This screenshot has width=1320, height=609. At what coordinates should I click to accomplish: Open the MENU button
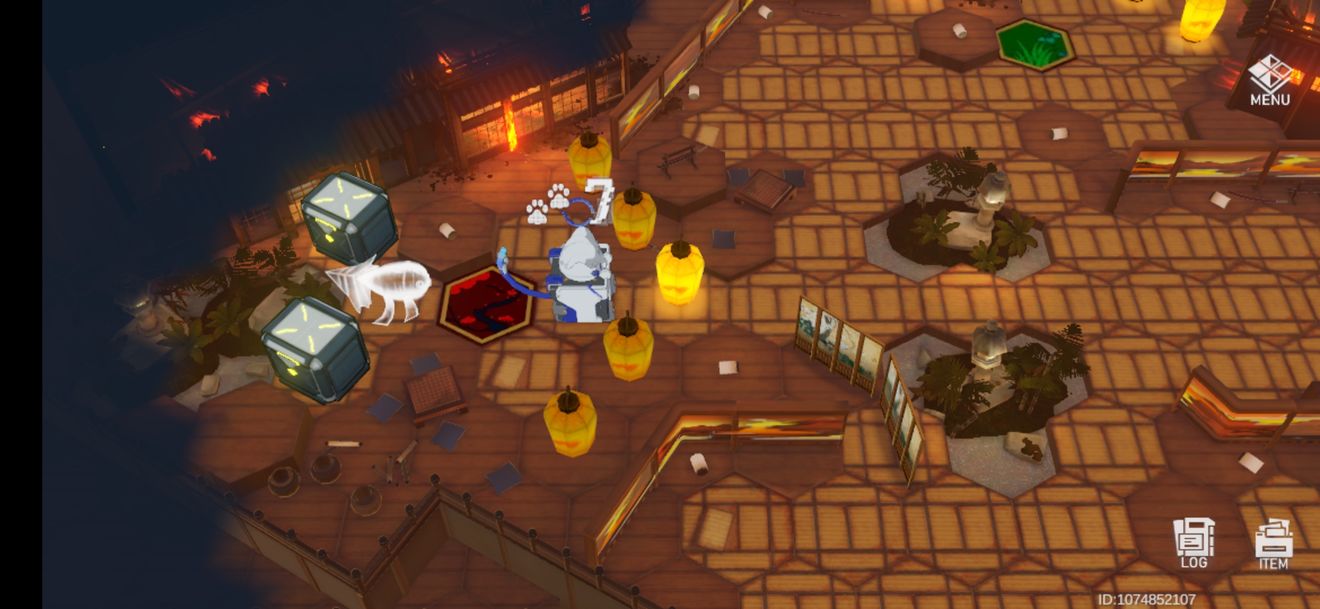(x=1269, y=80)
